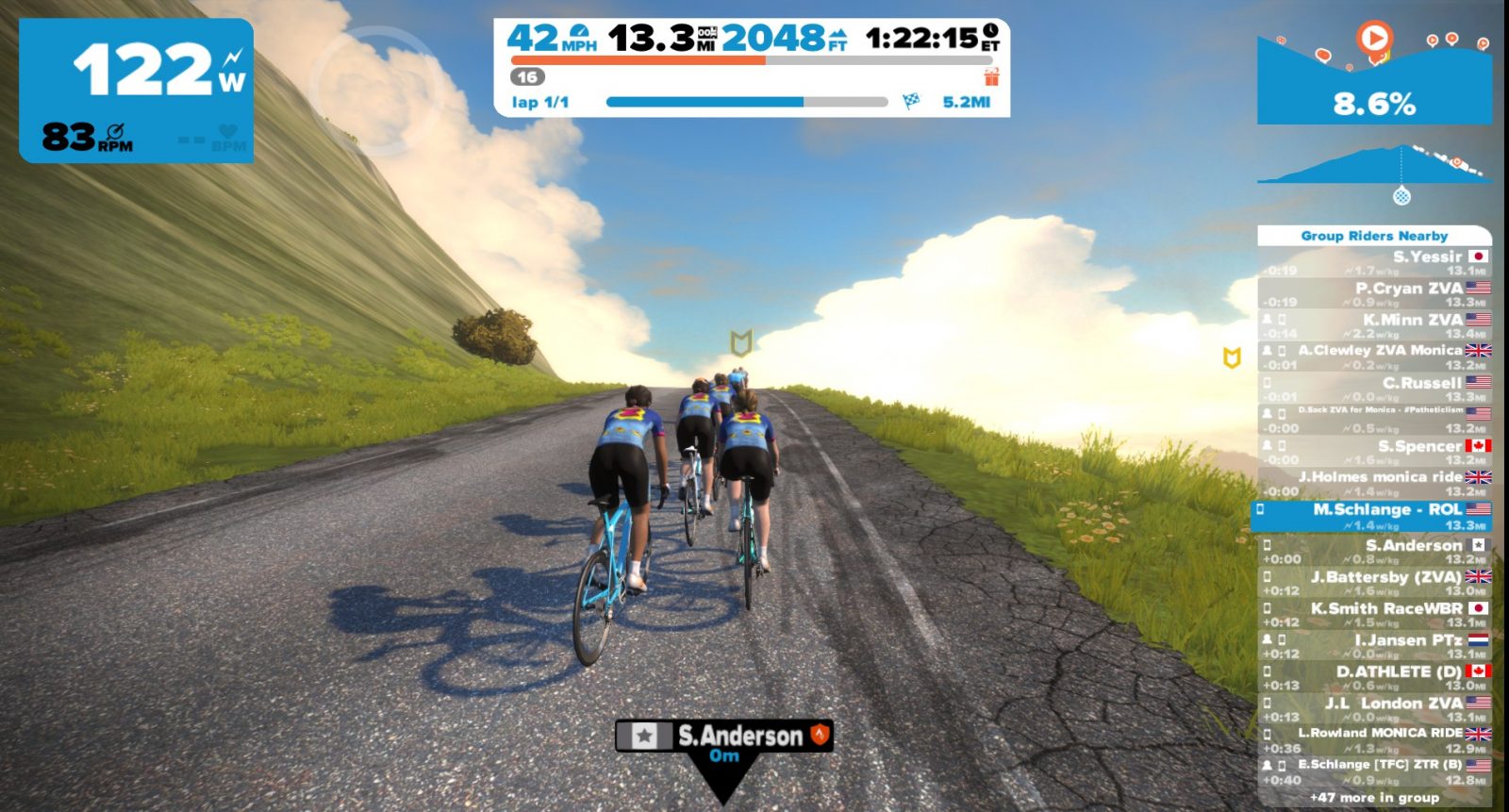Screen dimensions: 1509x812
Task: Click the S.Anderson name tag
Action: [723, 737]
